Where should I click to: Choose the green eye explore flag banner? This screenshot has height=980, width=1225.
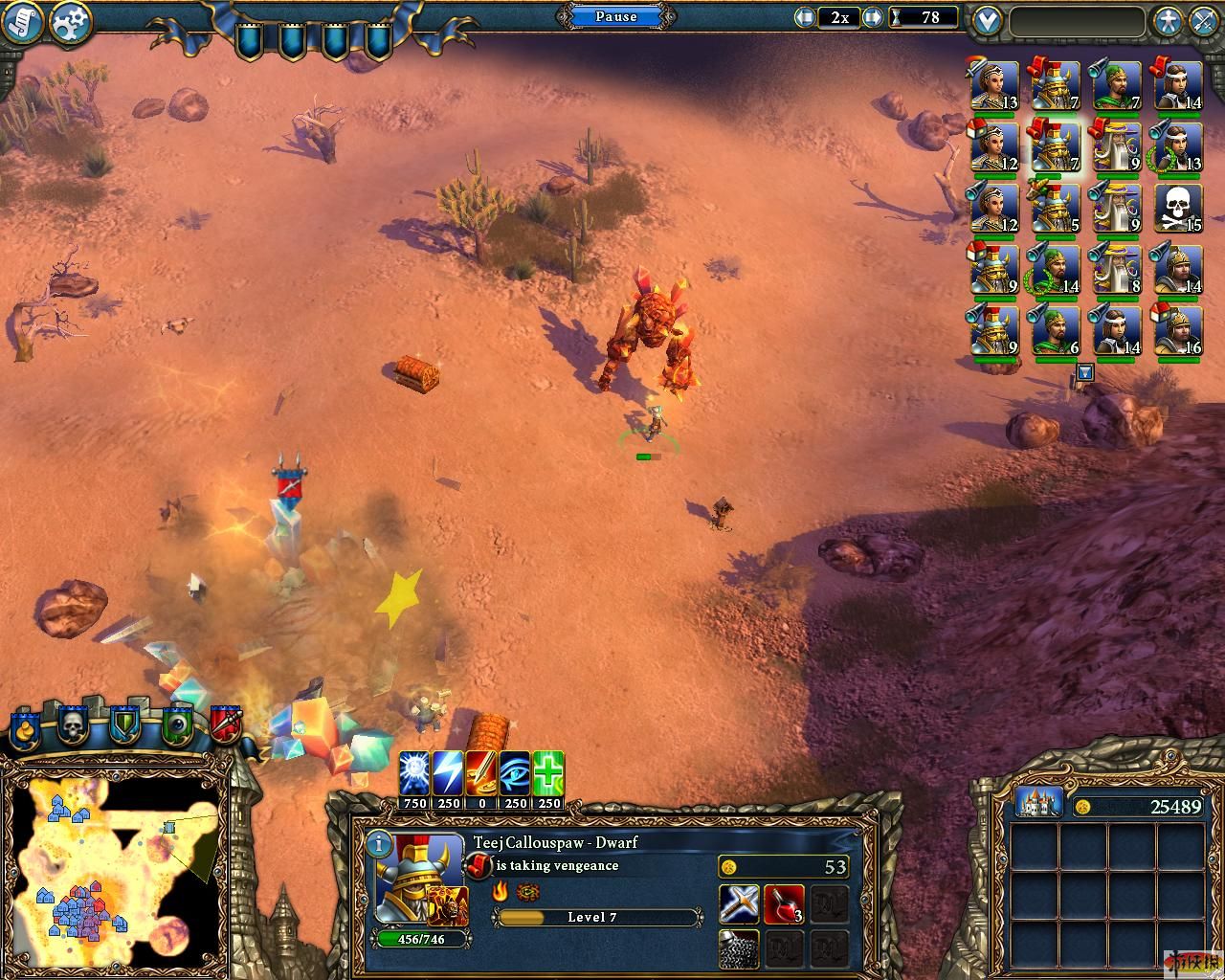(176, 725)
